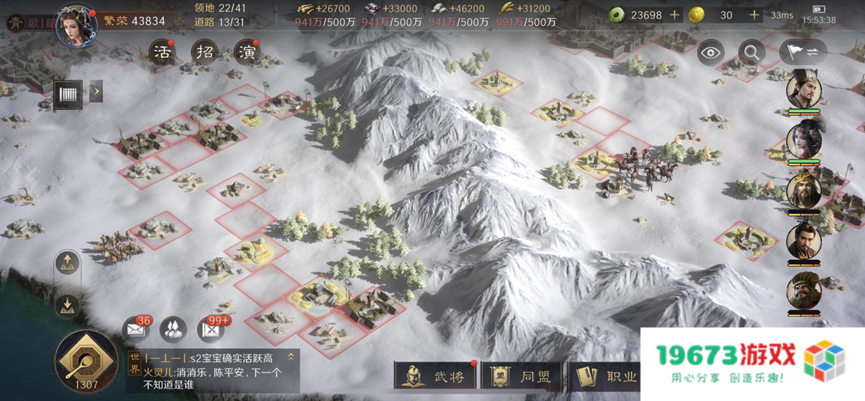Image resolution: width=865 pixels, height=401 pixels.
Task: Click the down arrow map control
Action: click(x=69, y=304)
